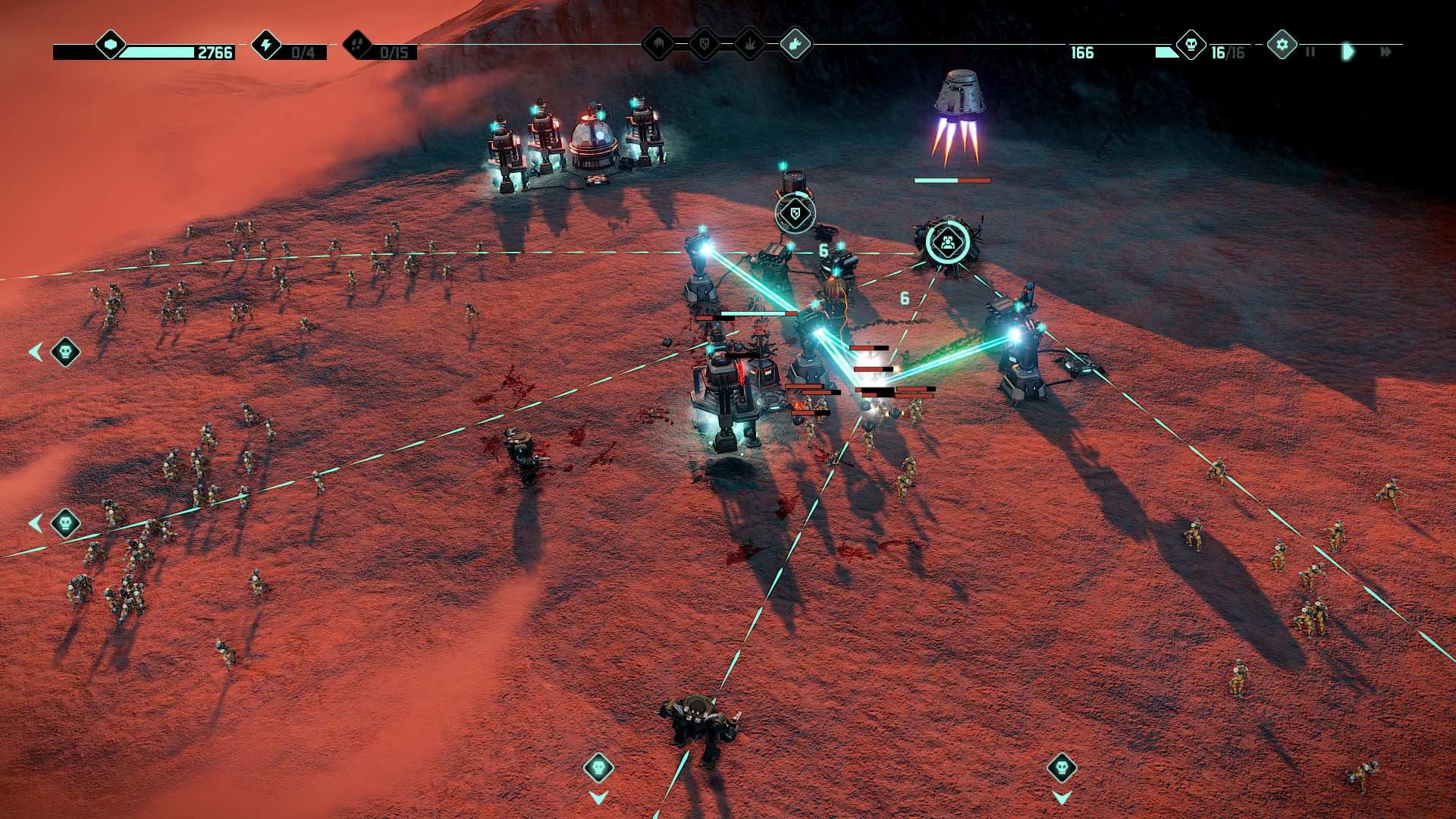Activate the claw-shaped ability in the ability chain
Image resolution: width=1456 pixels, height=819 pixels.
pos(658,45)
